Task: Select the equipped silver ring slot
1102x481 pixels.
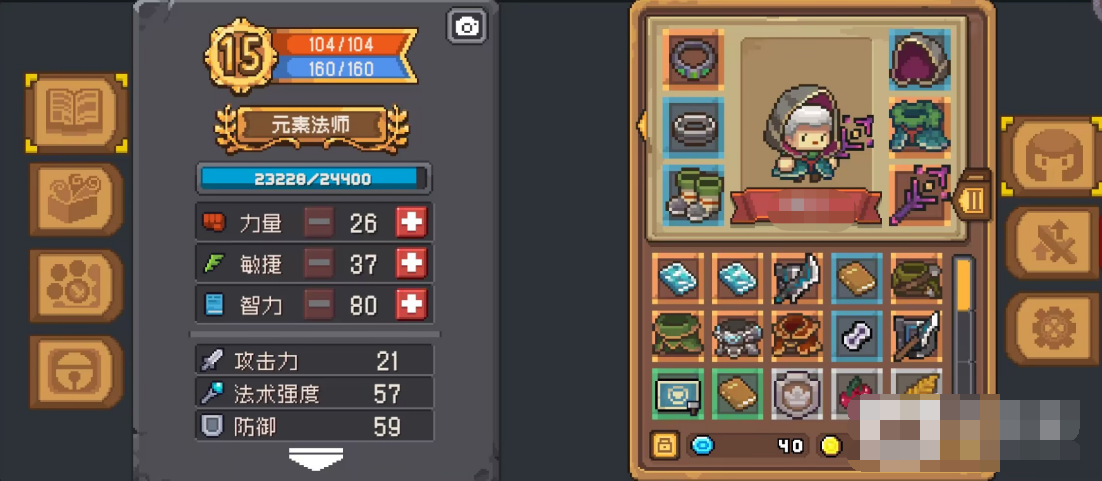Action: 692,127
